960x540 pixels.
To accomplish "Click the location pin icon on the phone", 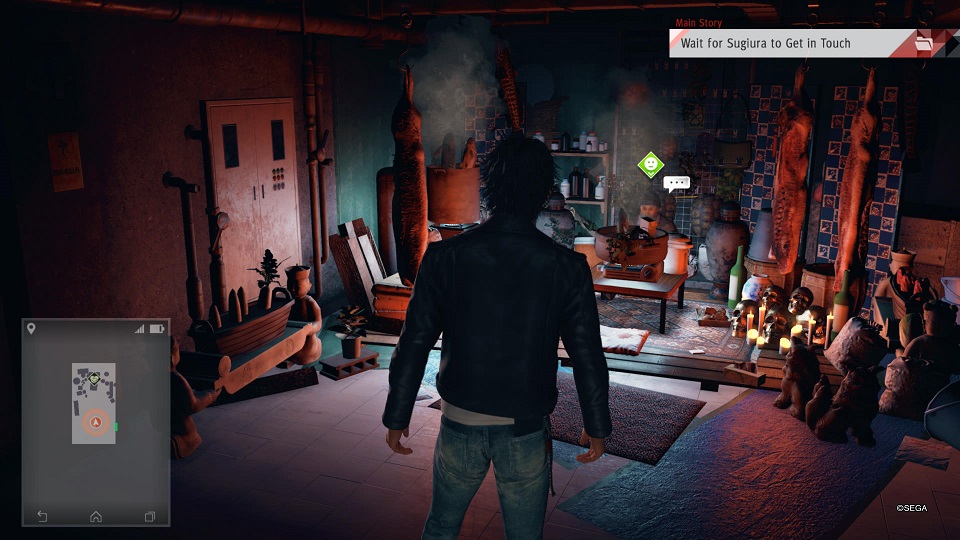I will click(32, 328).
